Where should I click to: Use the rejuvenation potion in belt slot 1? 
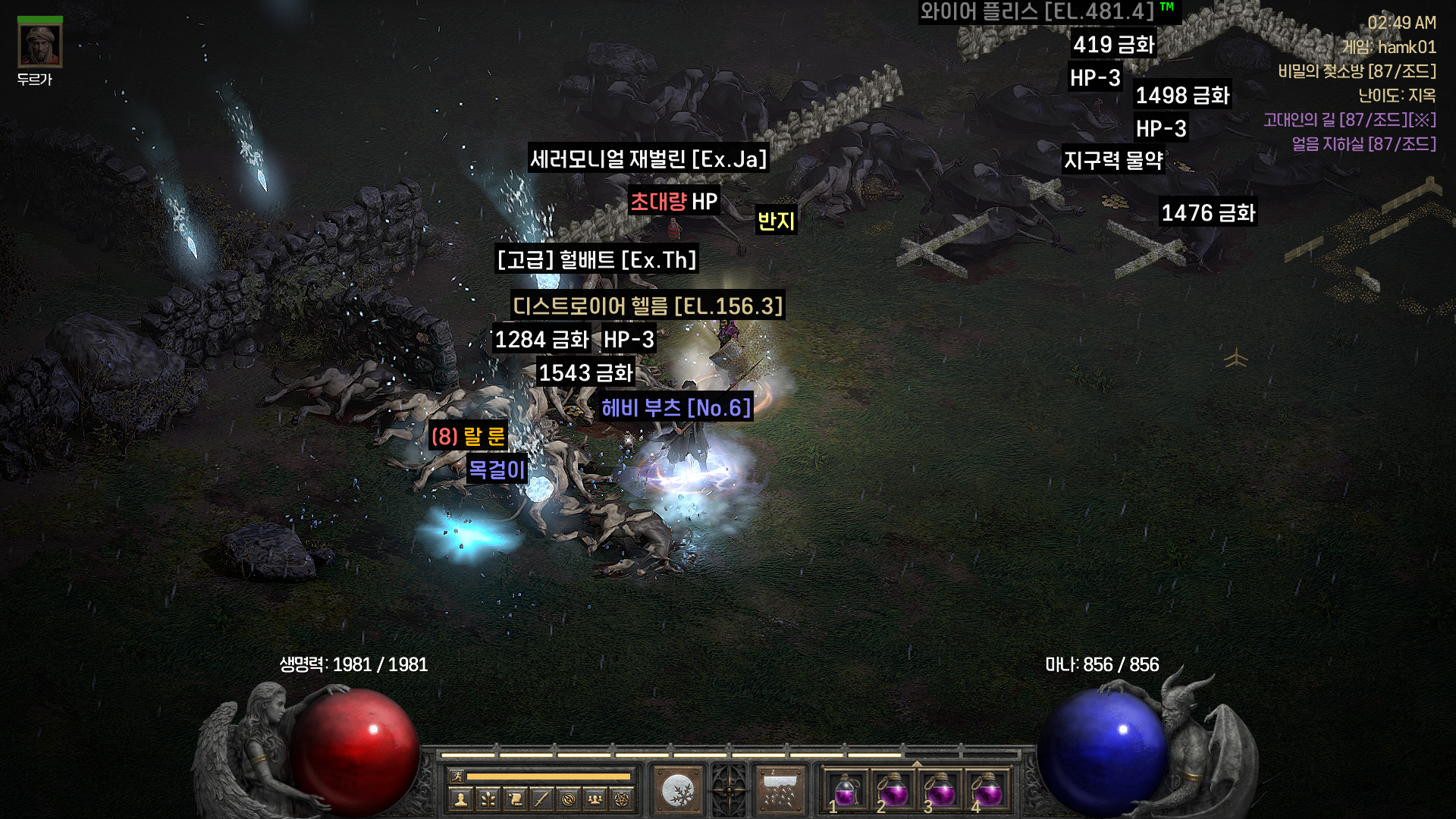click(x=846, y=791)
